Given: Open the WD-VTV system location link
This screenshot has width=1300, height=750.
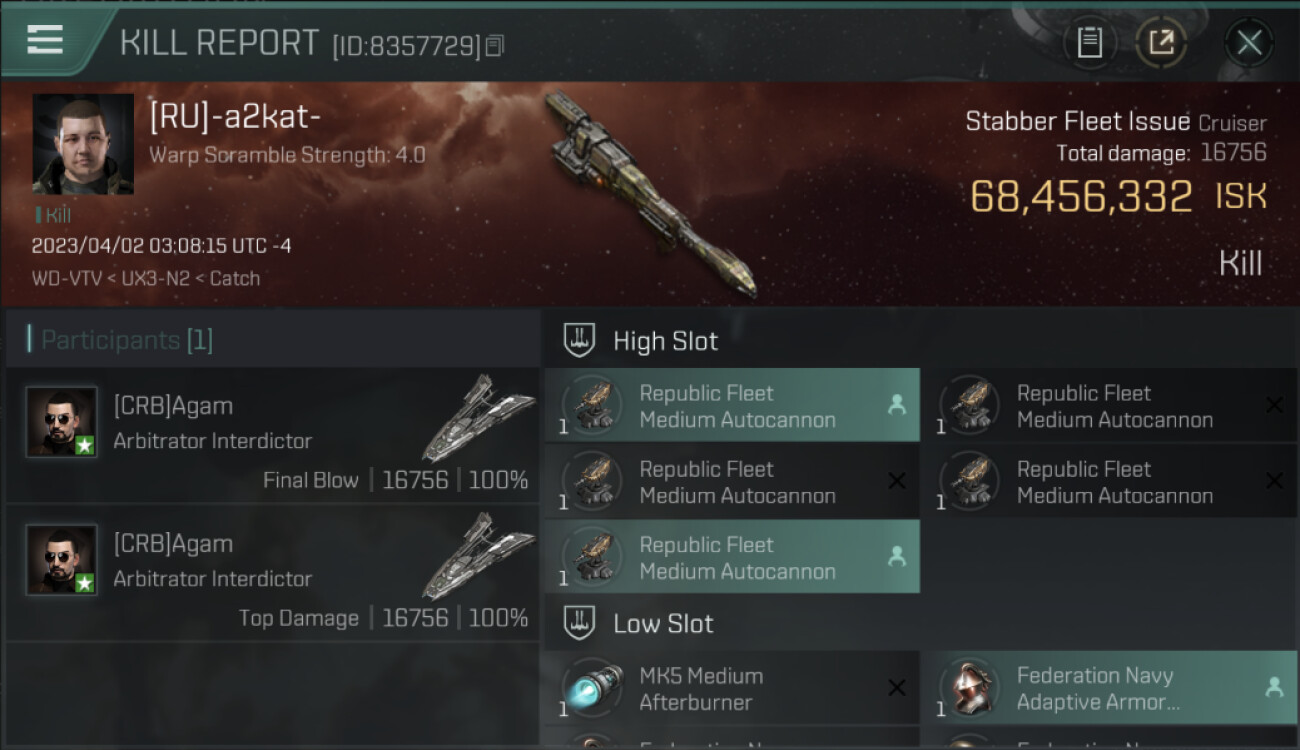Looking at the screenshot, I should (66, 278).
